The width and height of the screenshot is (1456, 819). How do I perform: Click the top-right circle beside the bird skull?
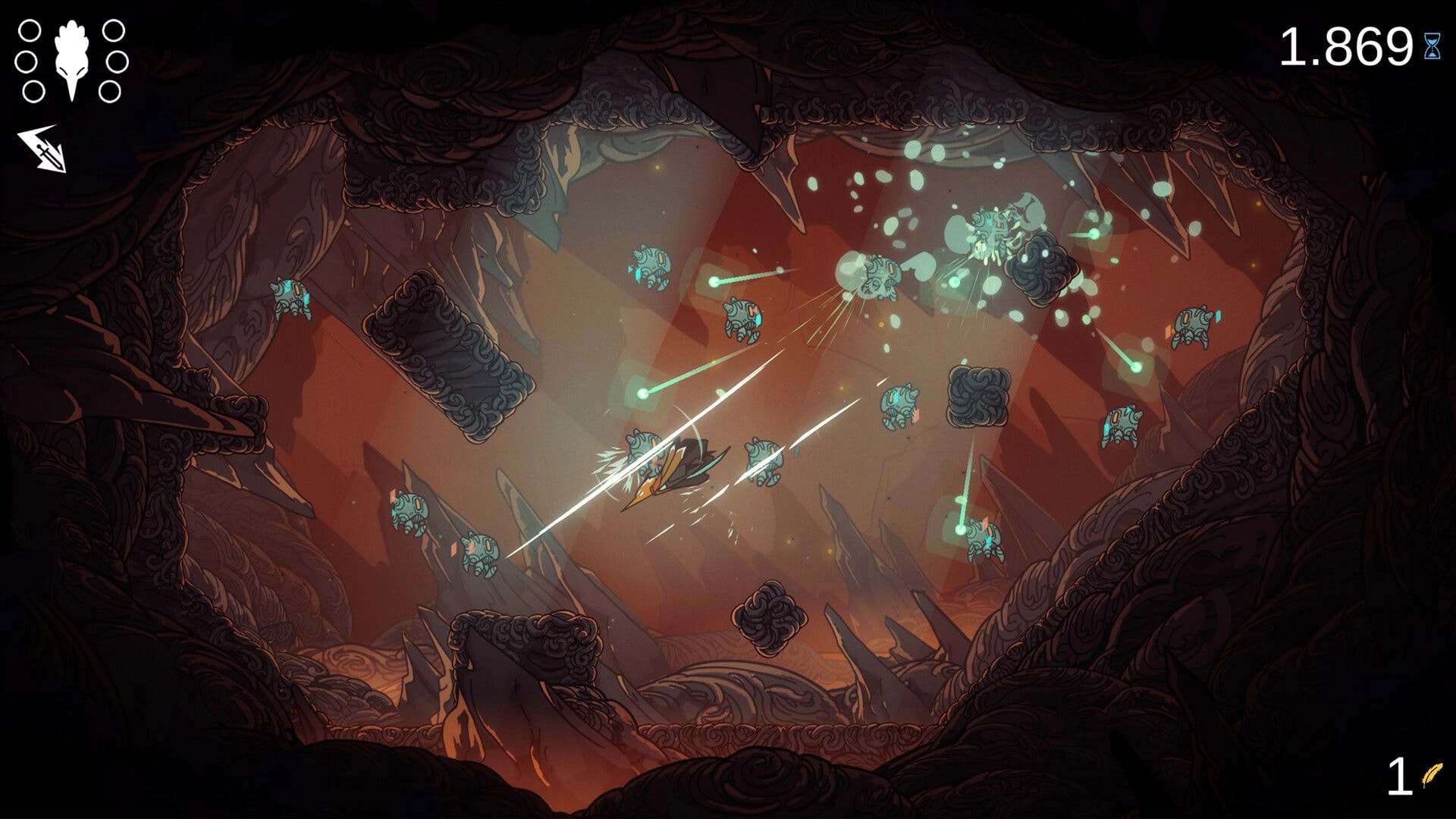(x=115, y=30)
